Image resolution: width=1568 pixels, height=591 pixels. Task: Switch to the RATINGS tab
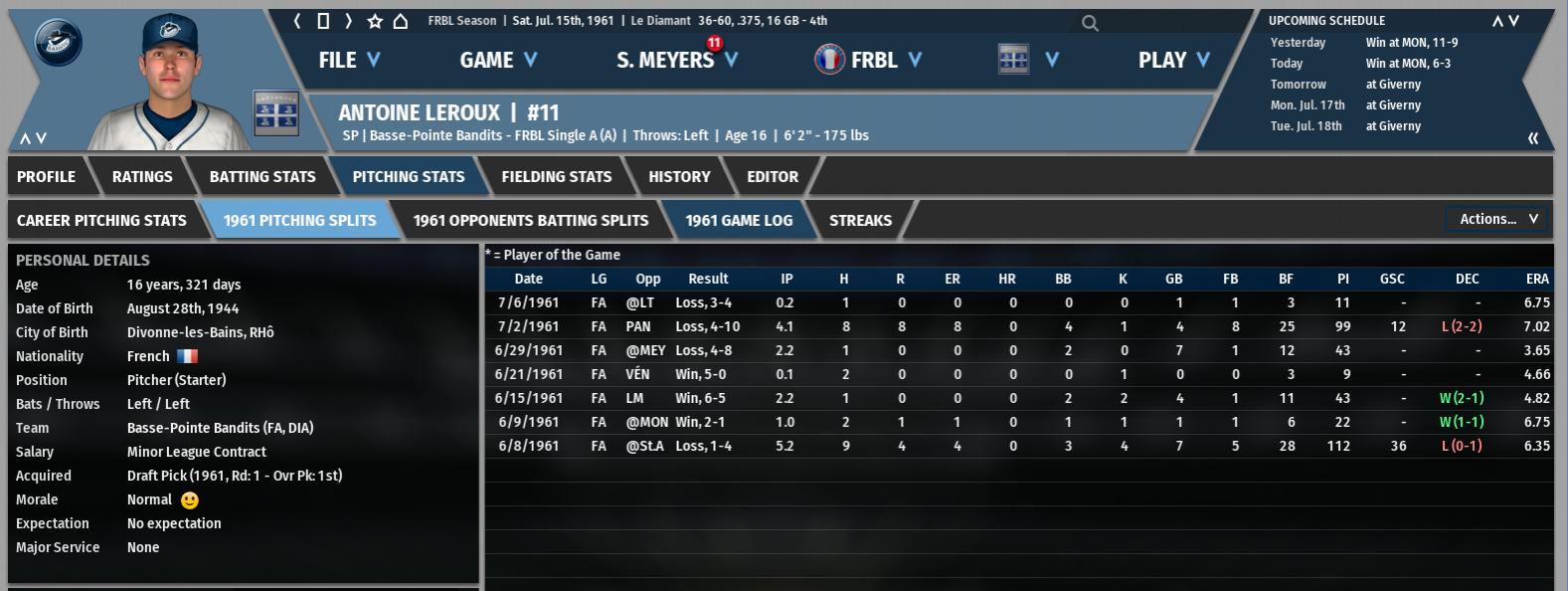coord(142,177)
